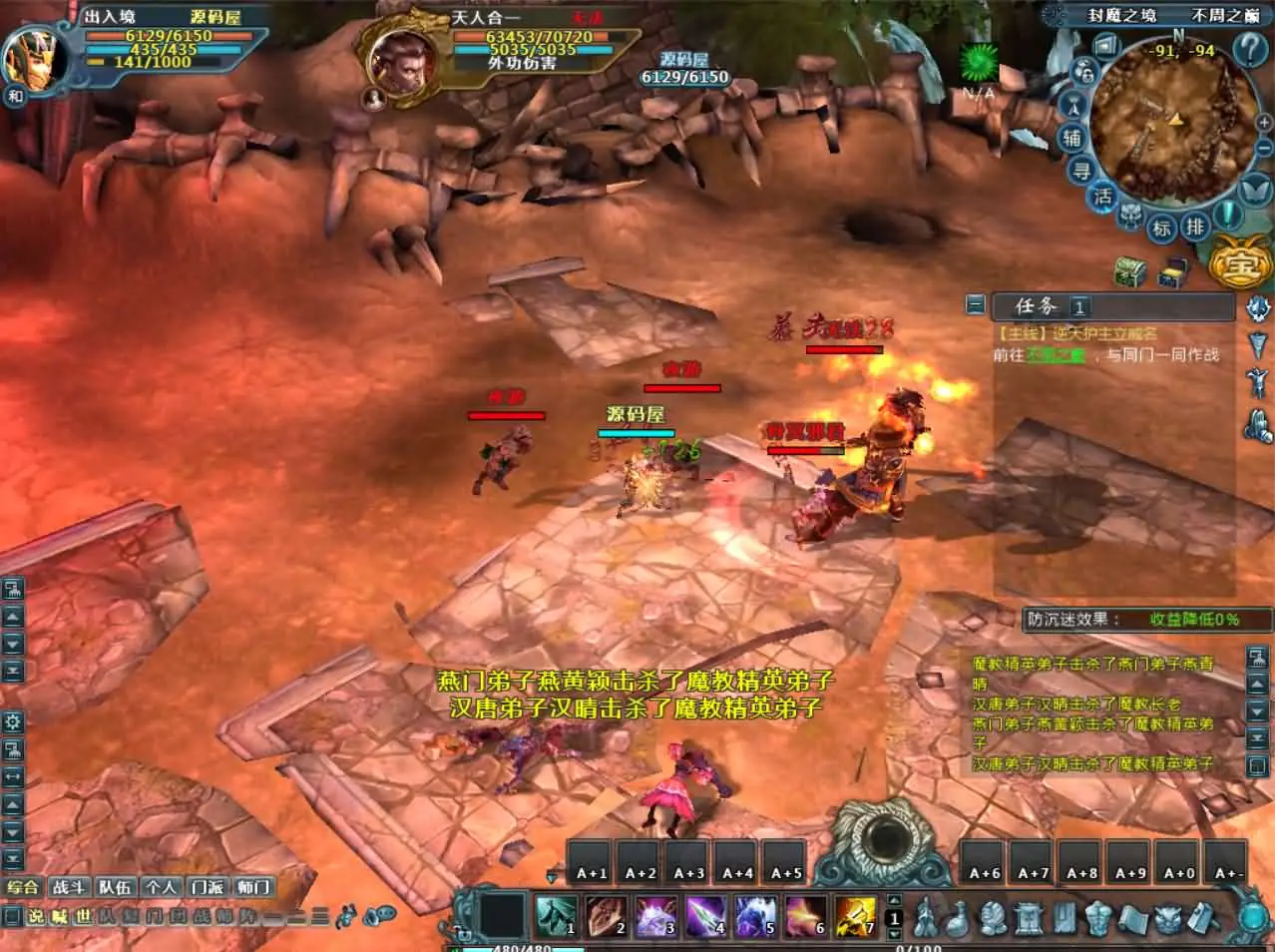Zoom in the minimap with plus button
Screen dimensions: 1275x952
(x=1262, y=123)
